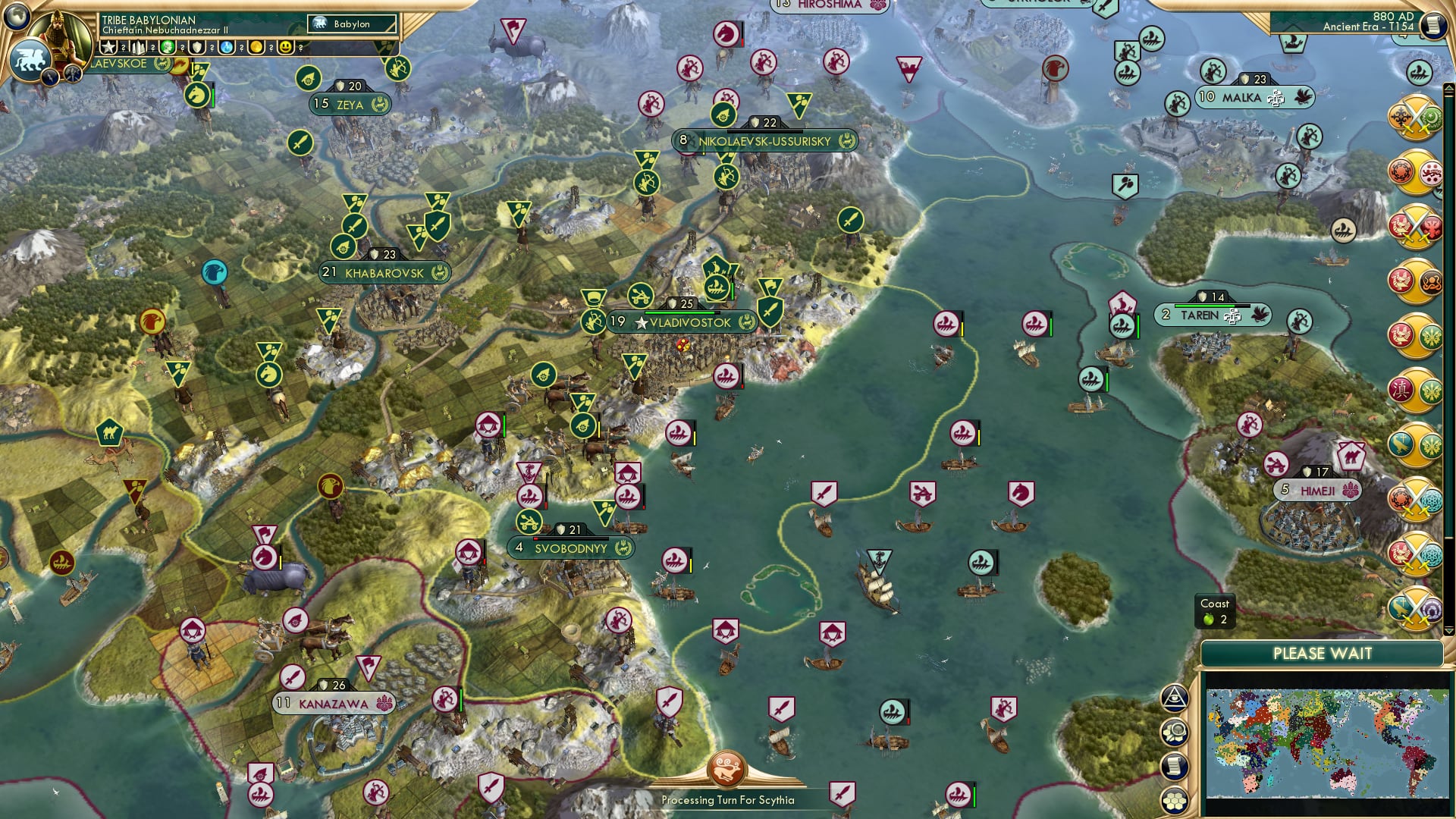Screen dimensions: 1456x819
Task: Open the Babylon civilization dropdown
Action: point(350,24)
